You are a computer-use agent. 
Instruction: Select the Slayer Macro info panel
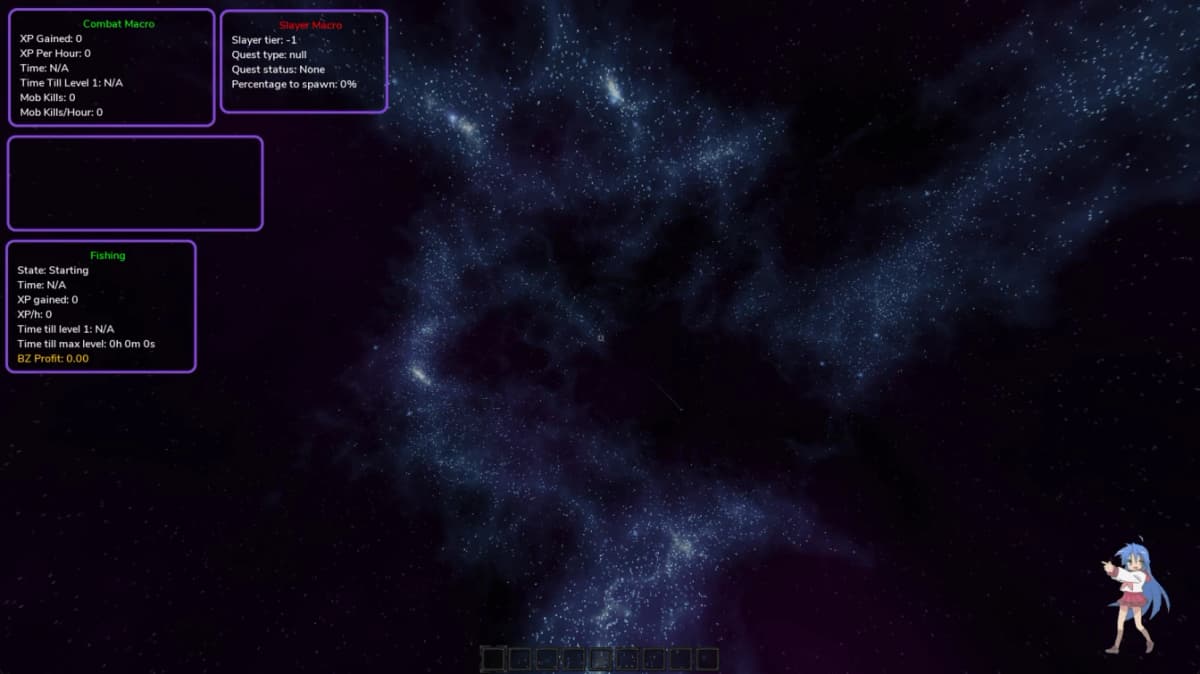[x=303, y=62]
